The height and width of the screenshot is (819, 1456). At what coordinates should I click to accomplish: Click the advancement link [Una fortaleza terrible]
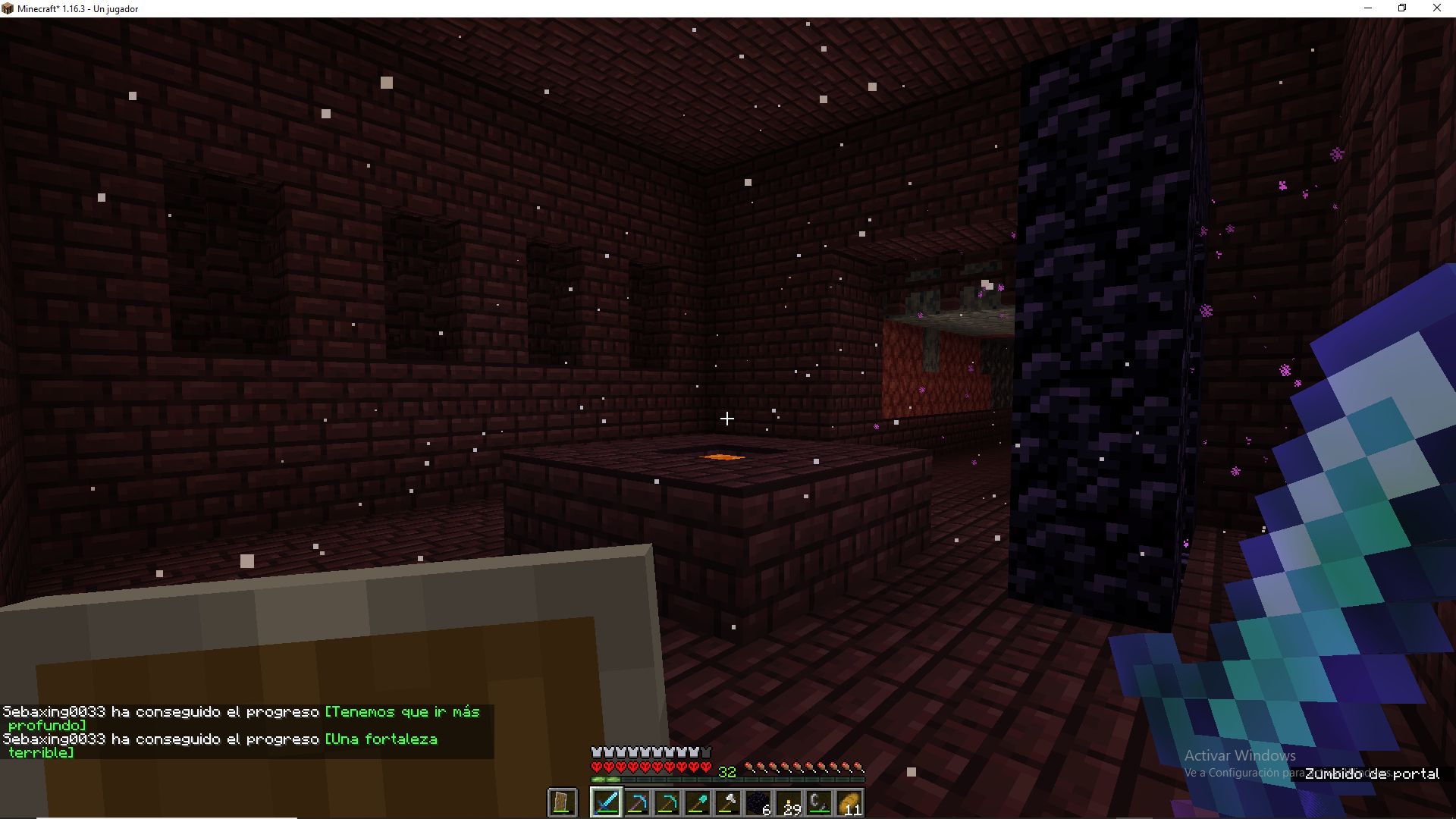tap(381, 739)
